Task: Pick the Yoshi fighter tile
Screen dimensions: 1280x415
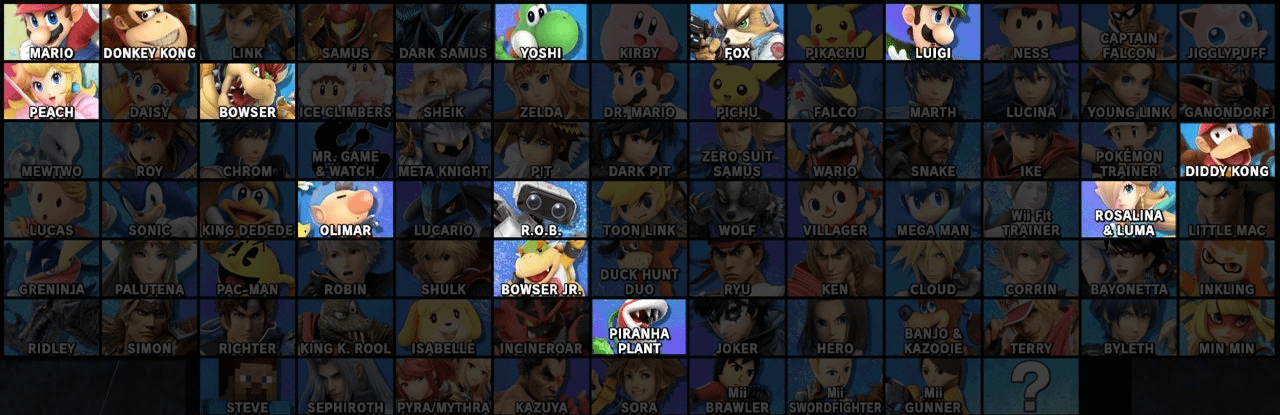Action: pos(541,31)
